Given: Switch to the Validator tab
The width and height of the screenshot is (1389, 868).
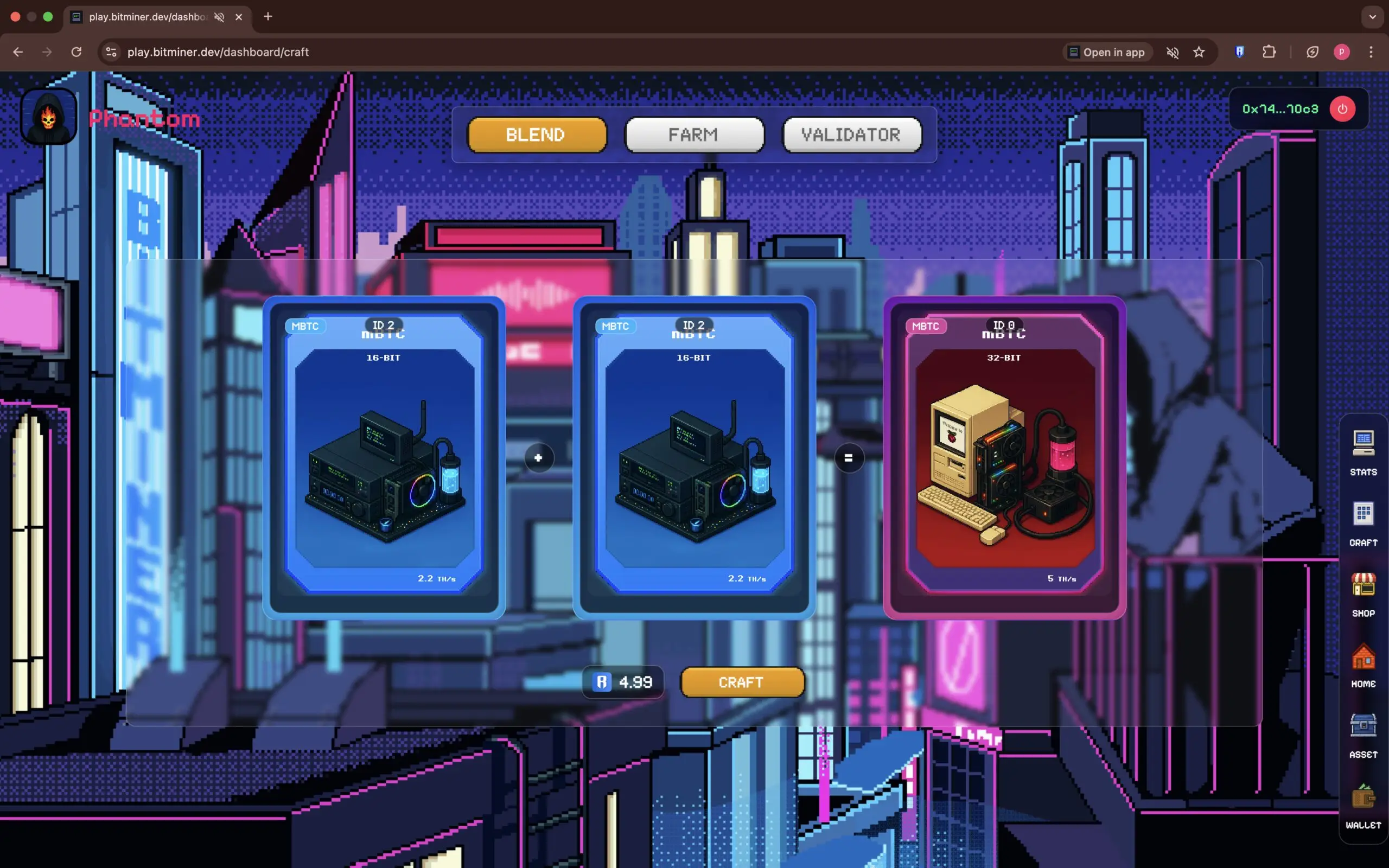Looking at the screenshot, I should click(851, 135).
